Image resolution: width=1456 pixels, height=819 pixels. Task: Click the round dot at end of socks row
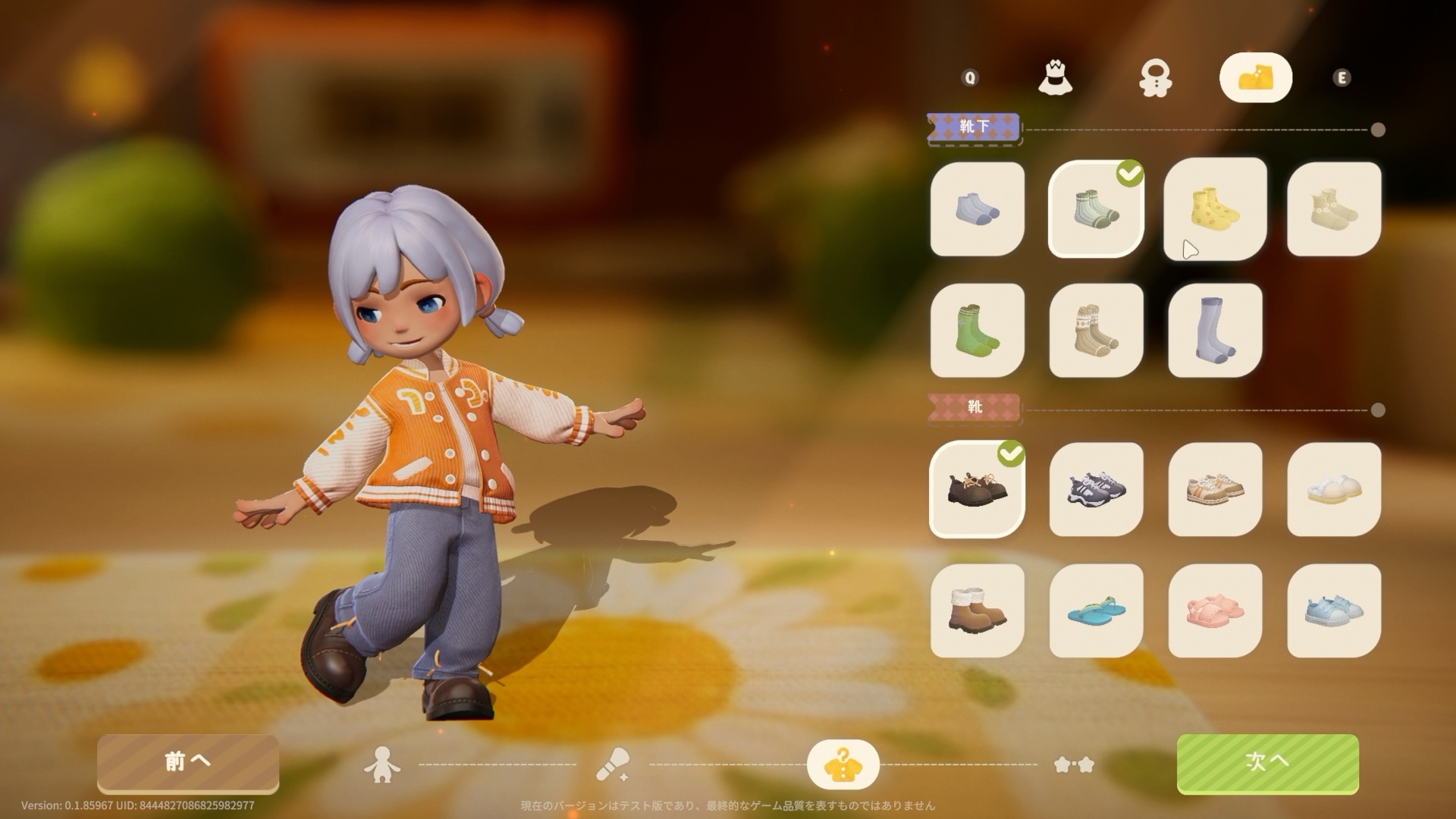point(1378,129)
